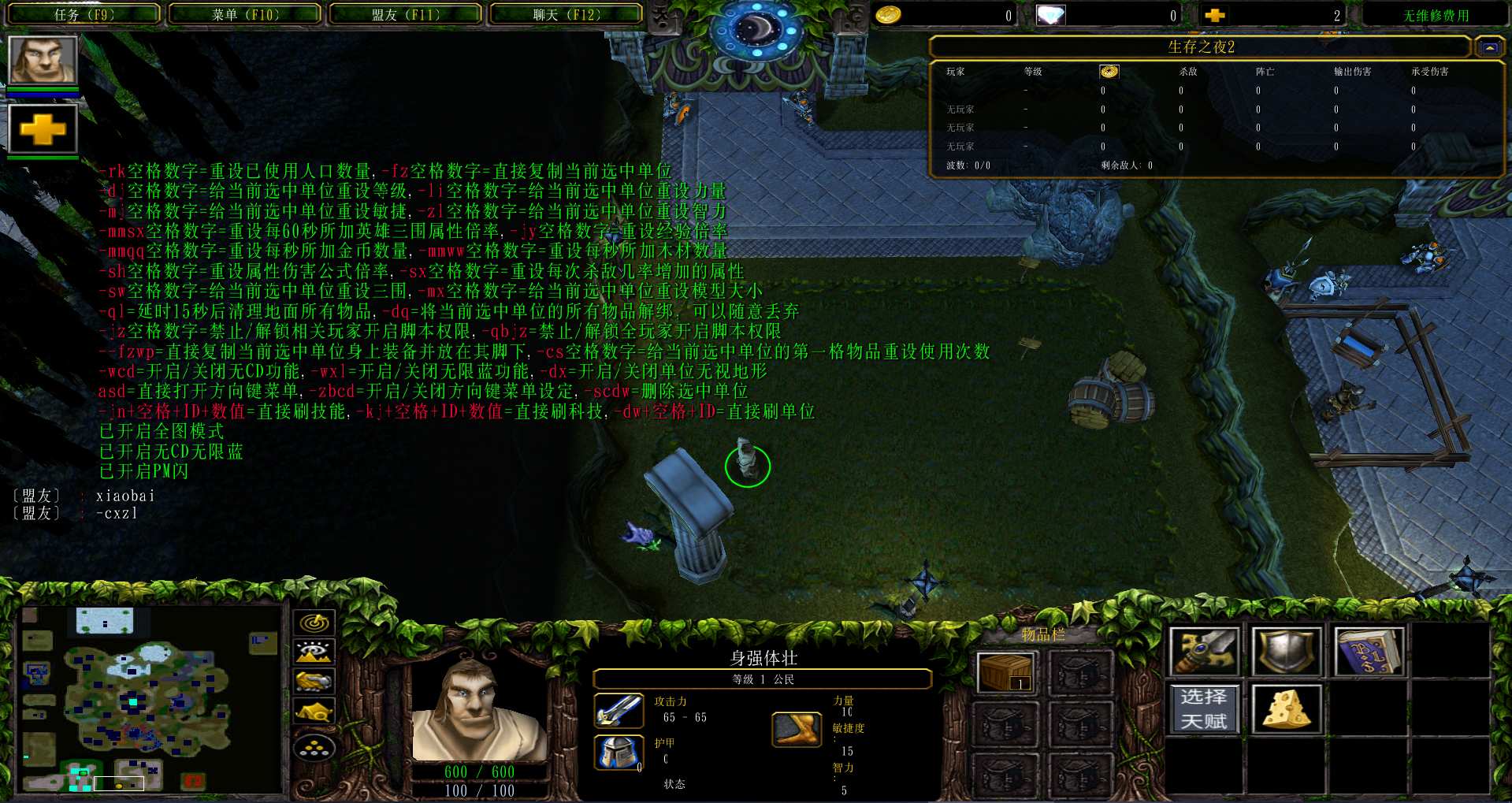
Task: Collapse the 生存之夜2 scoreboard panel
Action: point(1489,48)
